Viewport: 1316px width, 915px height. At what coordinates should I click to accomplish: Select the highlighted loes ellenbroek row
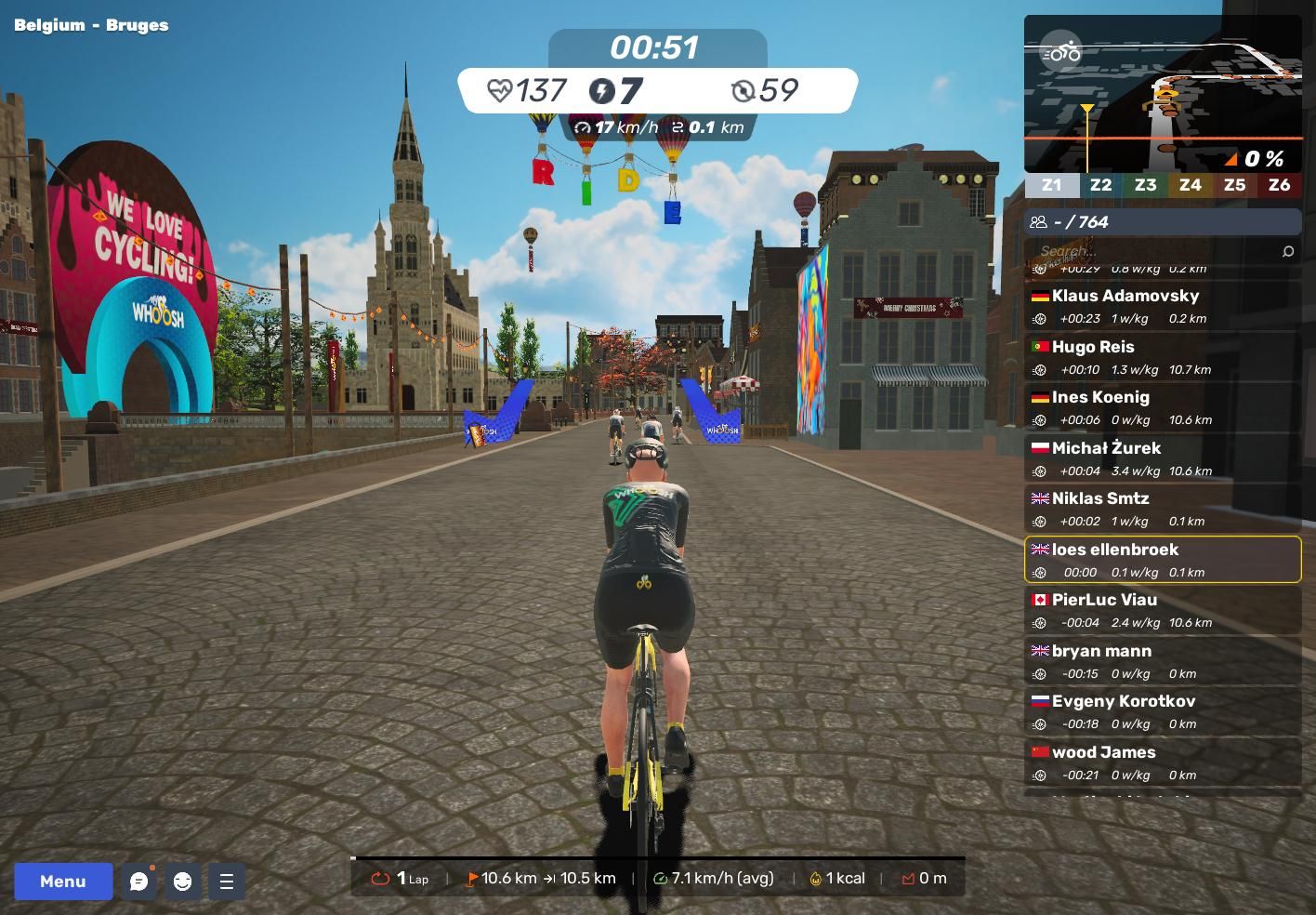(1162, 560)
